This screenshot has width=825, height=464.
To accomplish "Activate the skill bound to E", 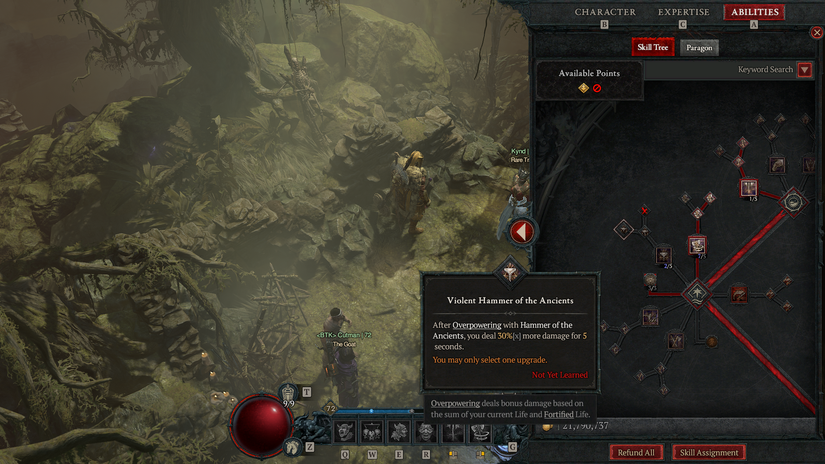I will tap(399, 431).
